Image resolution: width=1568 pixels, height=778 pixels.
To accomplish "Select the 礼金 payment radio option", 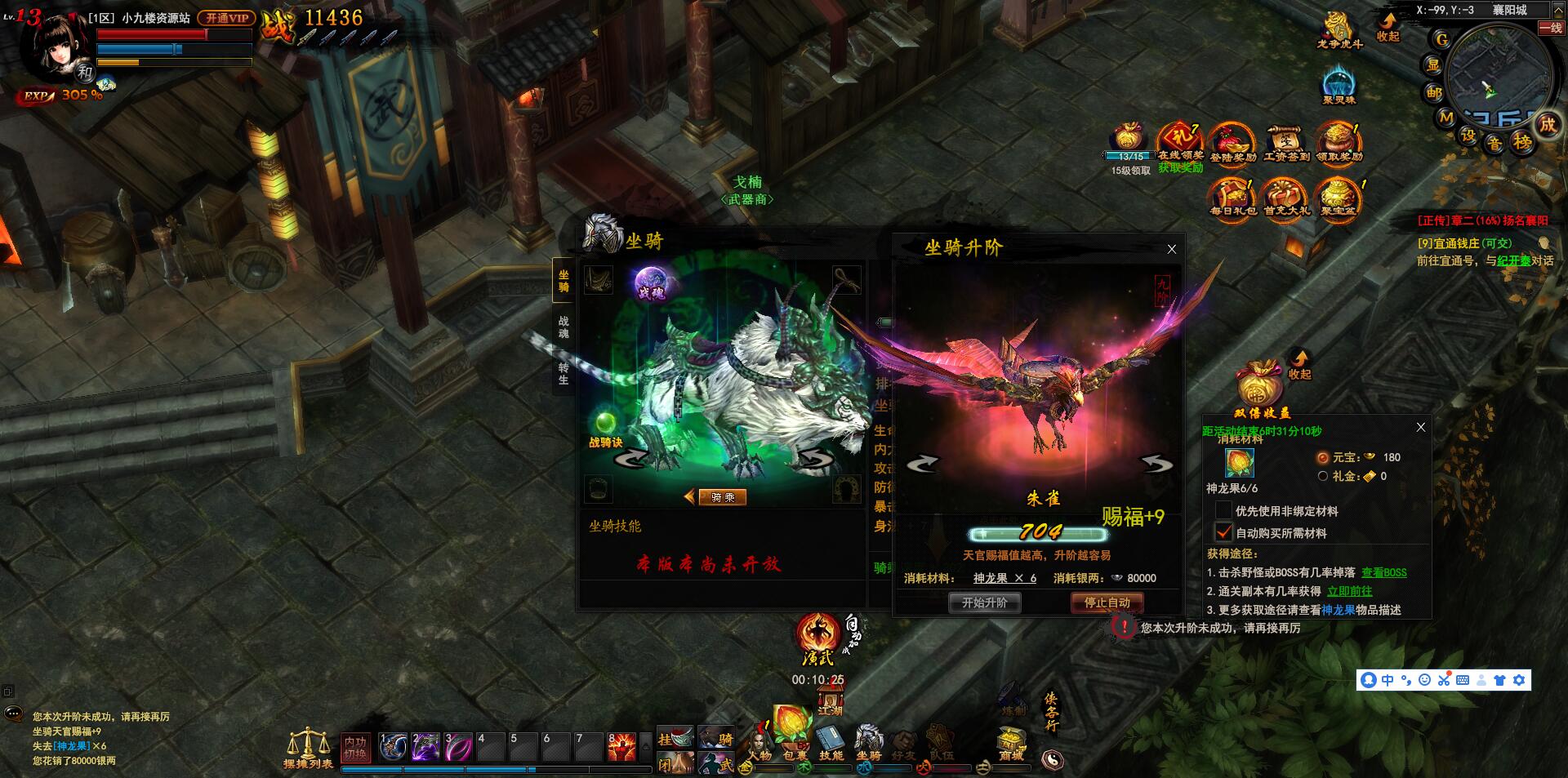I will (1323, 476).
